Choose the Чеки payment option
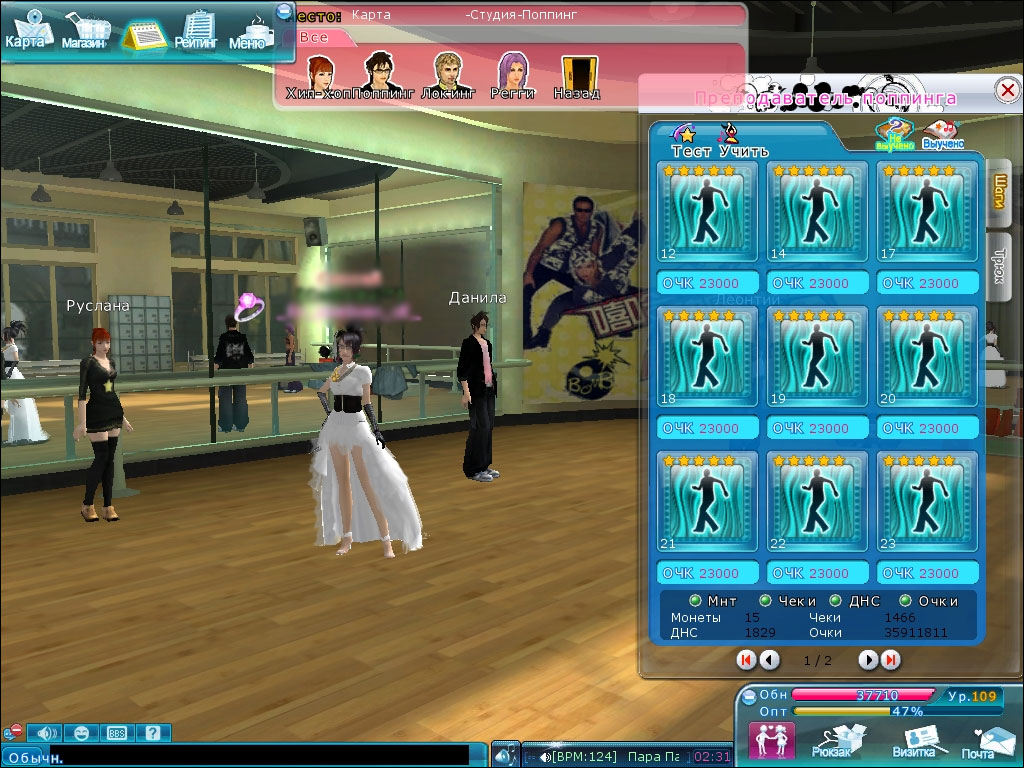The height and width of the screenshot is (768, 1024). [x=766, y=601]
